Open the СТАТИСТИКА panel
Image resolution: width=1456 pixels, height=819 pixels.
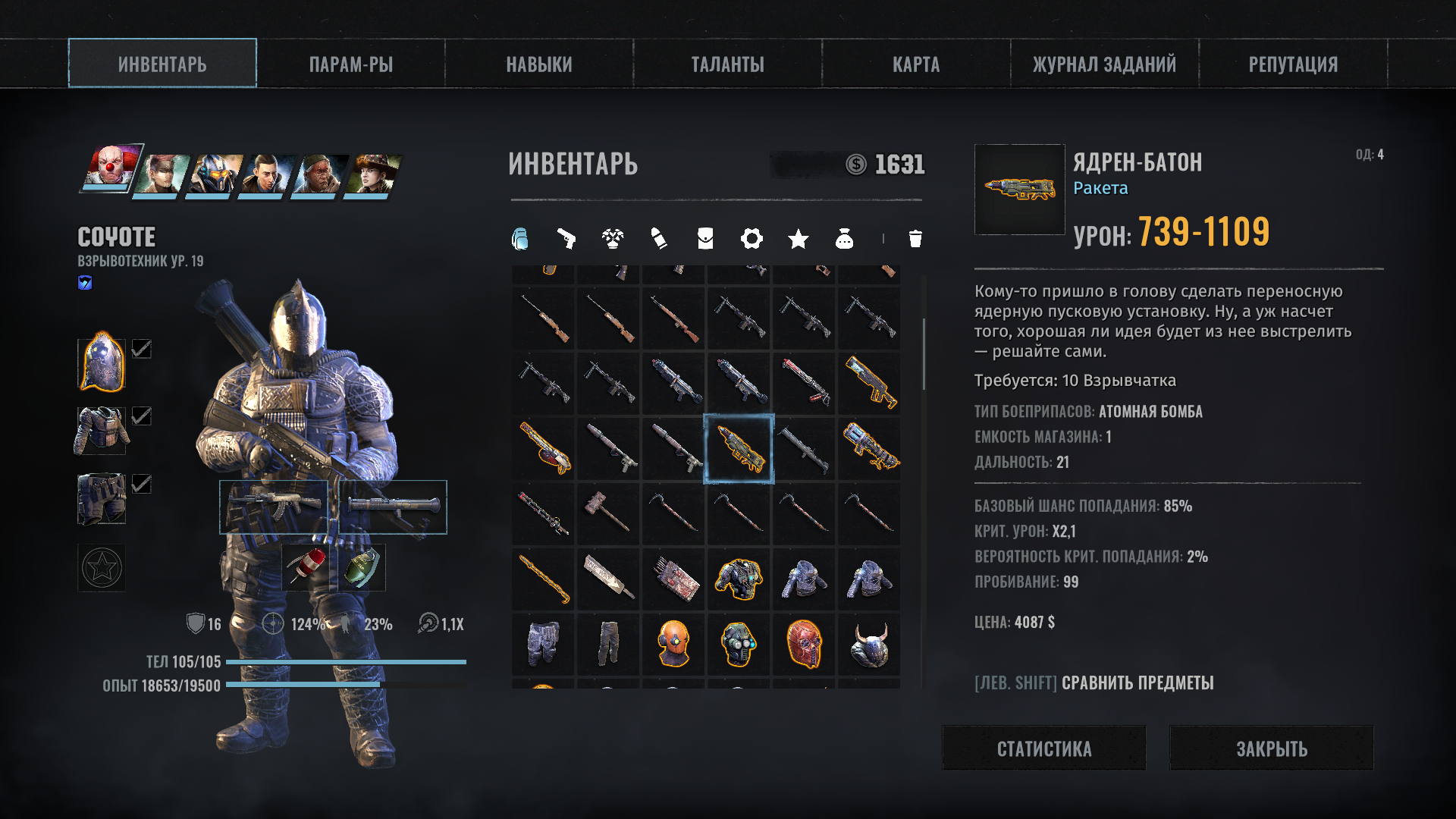point(1044,748)
